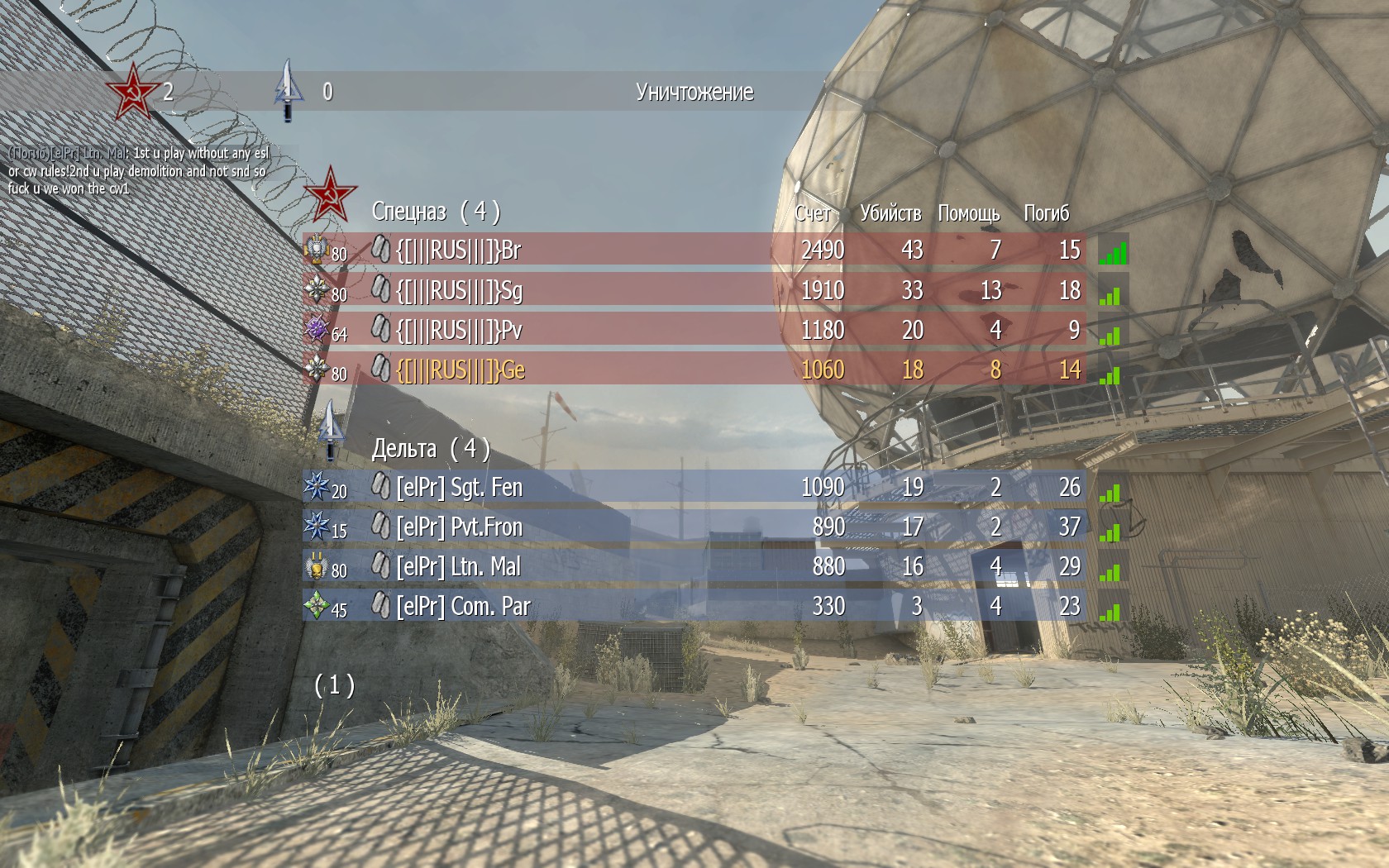Click the Дельта team header
The height and width of the screenshot is (868, 1389).
tap(430, 448)
